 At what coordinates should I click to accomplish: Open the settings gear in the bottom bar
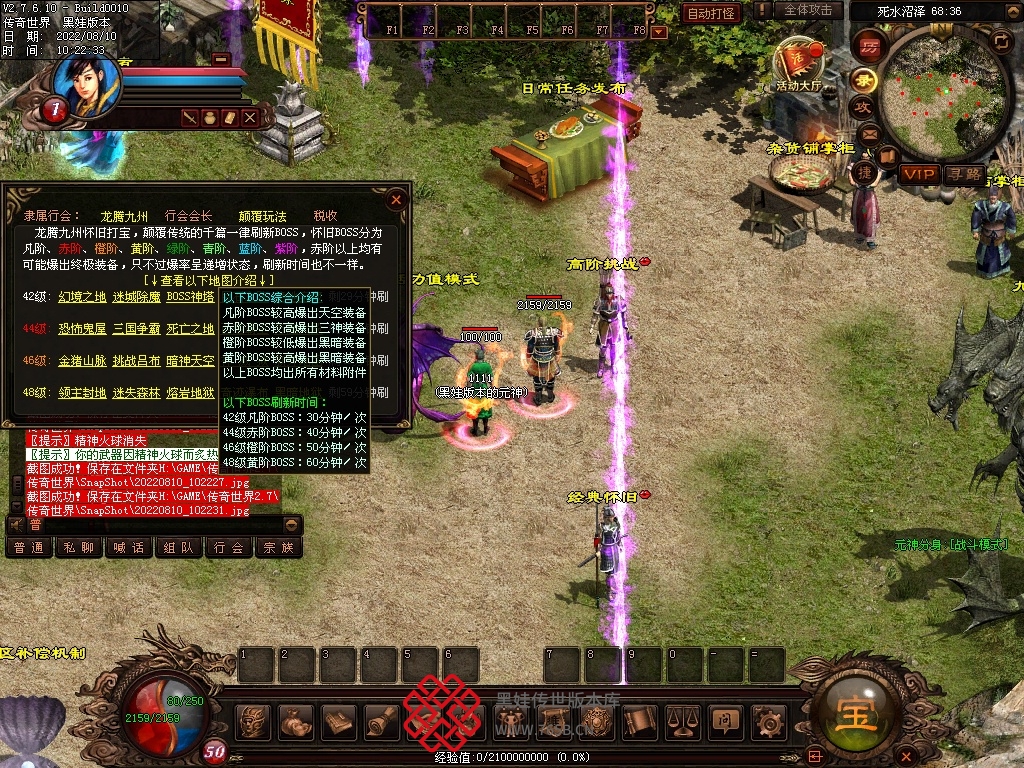768,721
